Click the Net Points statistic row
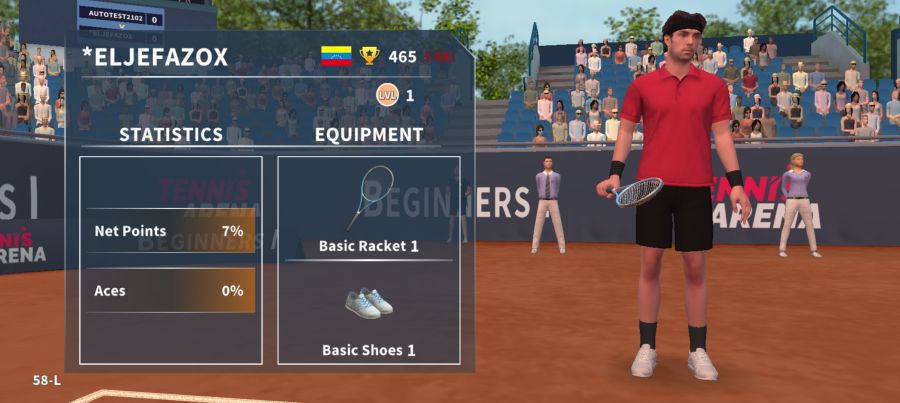 pyautogui.click(x=170, y=231)
